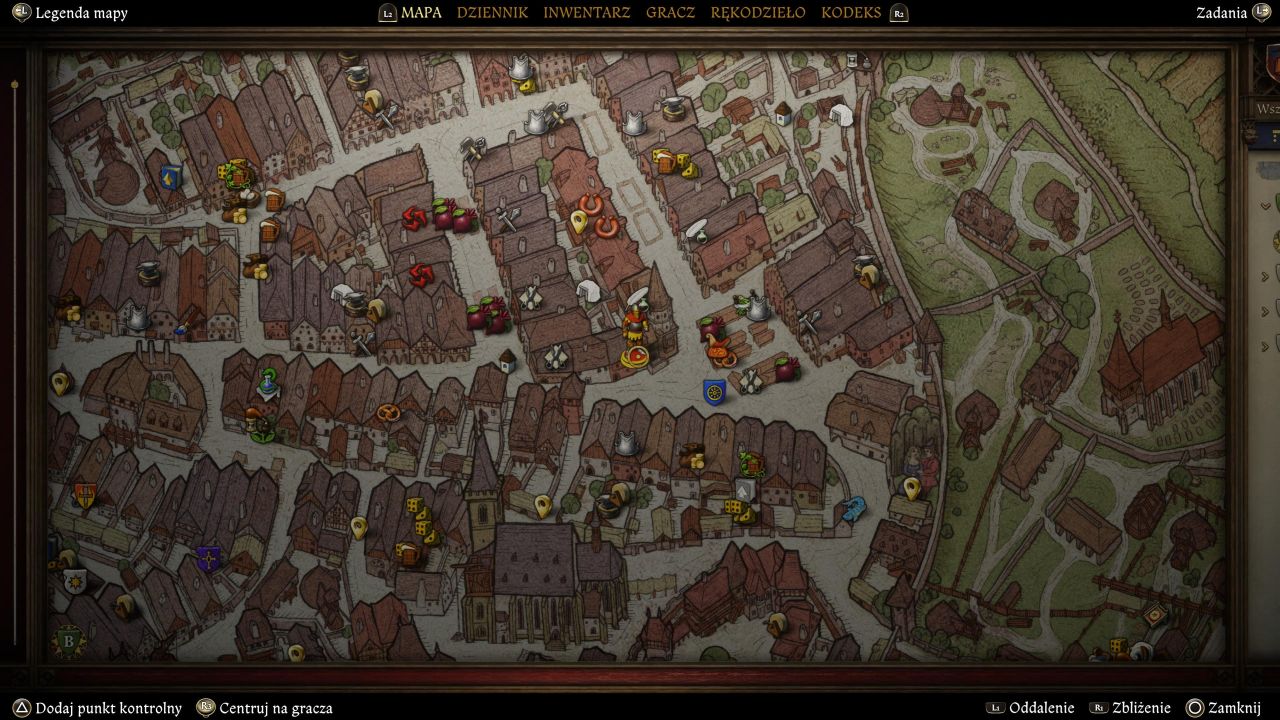Click the purple cross shield marker
This screenshot has width=1280, height=720.
coord(208,559)
